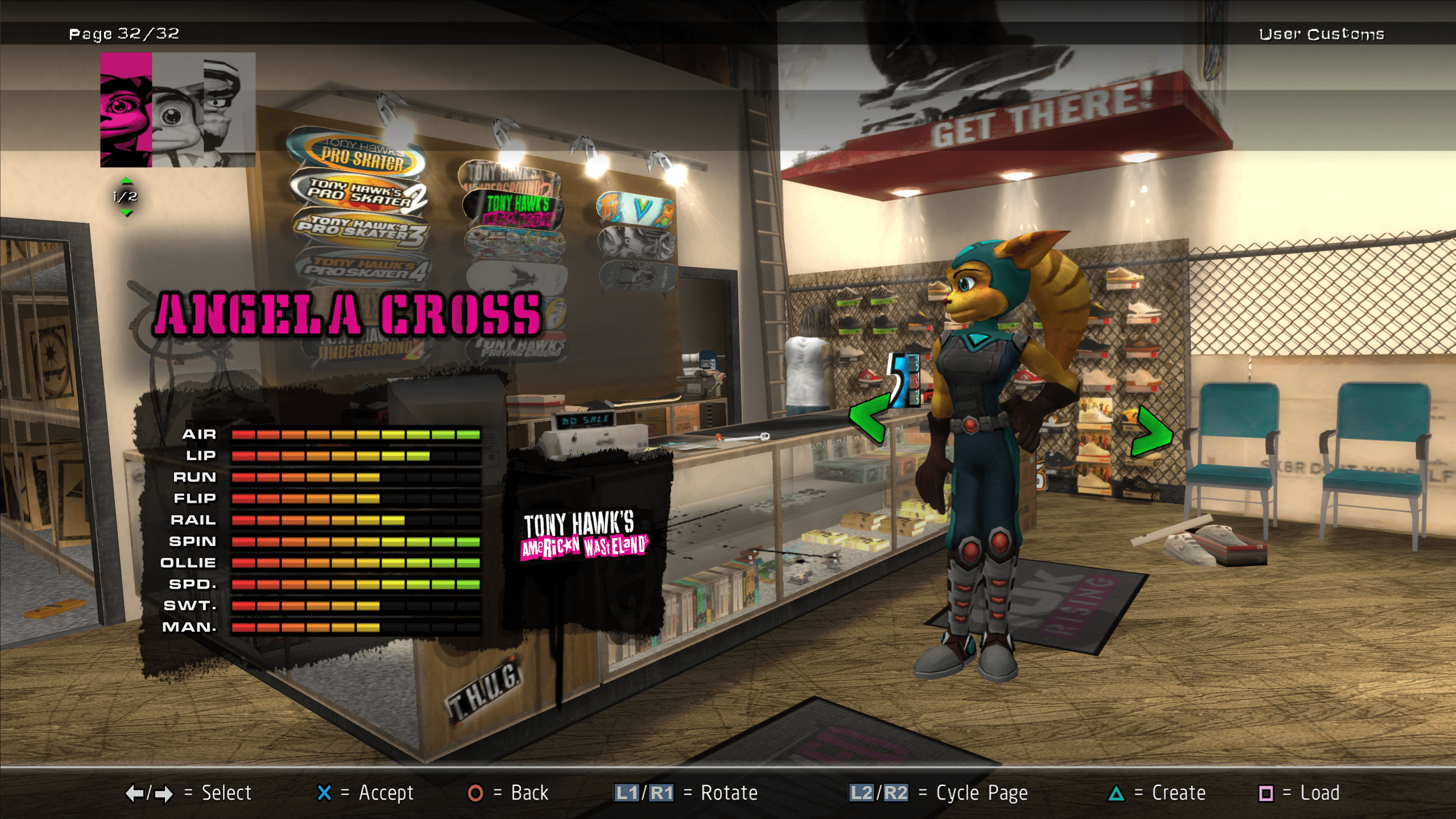The width and height of the screenshot is (1456, 819).
Task: Click the green down arrow below 1/2
Action: tap(126, 213)
